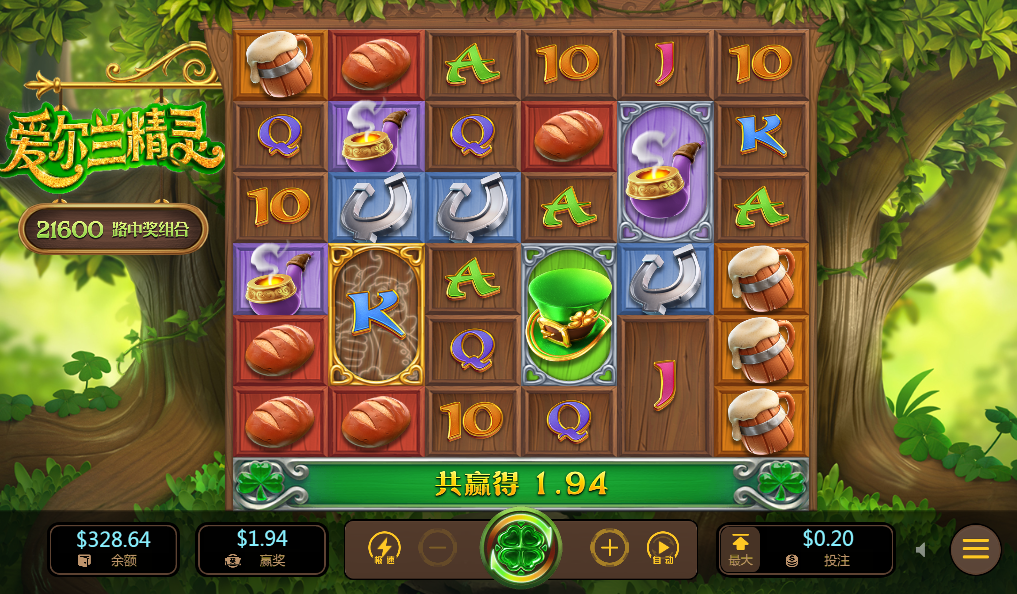The height and width of the screenshot is (594, 1017).
Task: Toggle turbo spin lightning button
Action: pyautogui.click(x=384, y=548)
